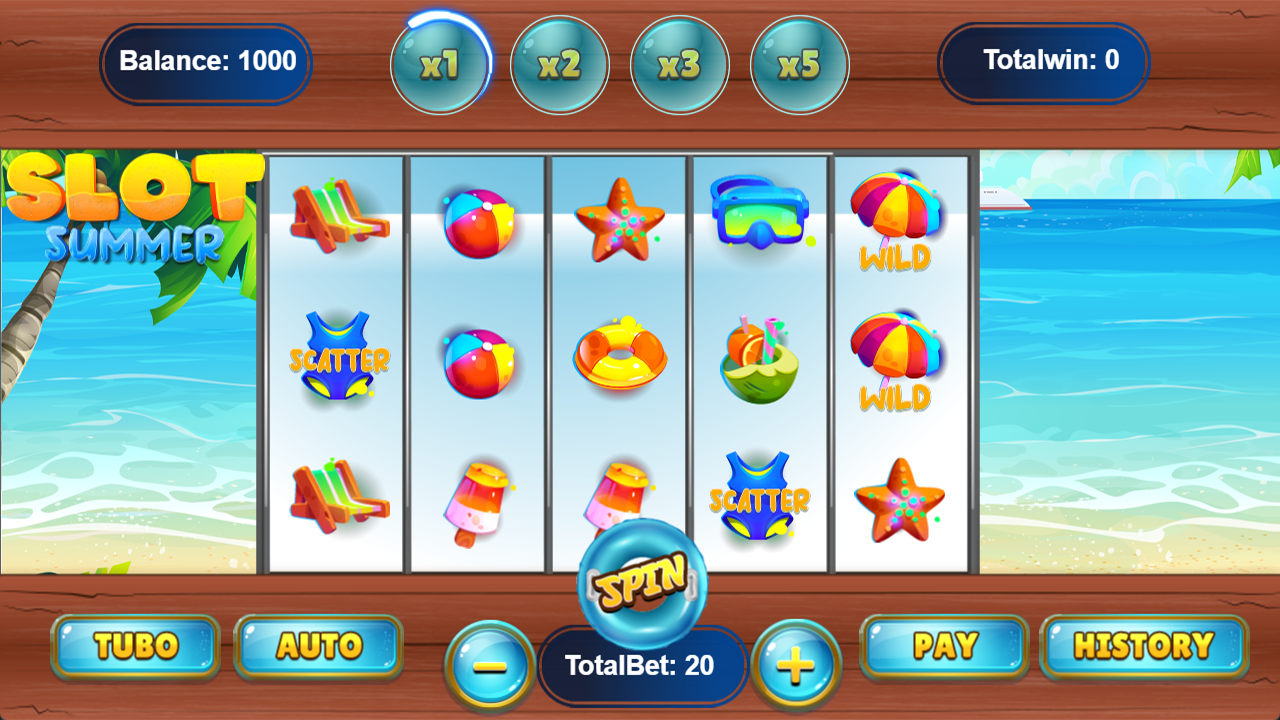Enable AUTO spin mode

(x=318, y=646)
